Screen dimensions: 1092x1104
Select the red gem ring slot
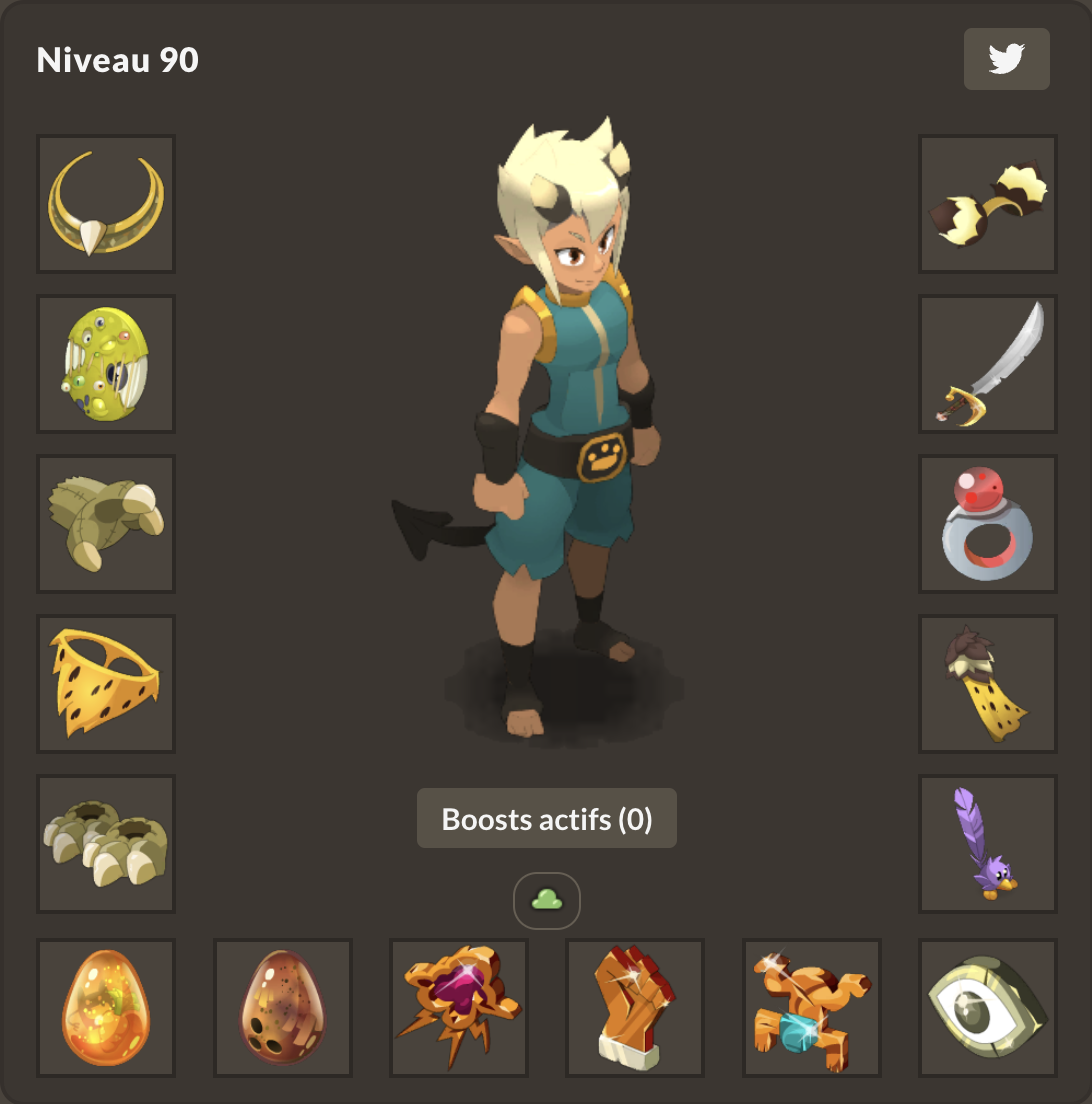point(988,524)
